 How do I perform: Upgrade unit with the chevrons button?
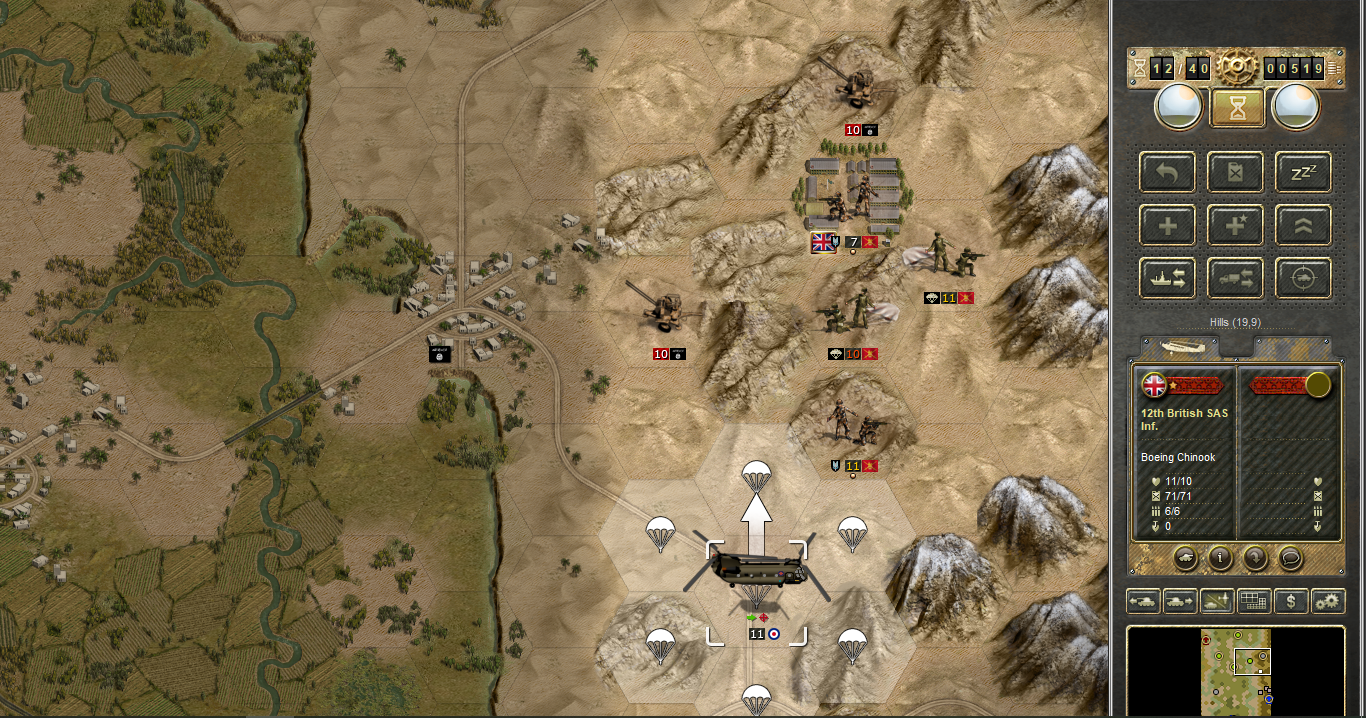coord(1302,226)
